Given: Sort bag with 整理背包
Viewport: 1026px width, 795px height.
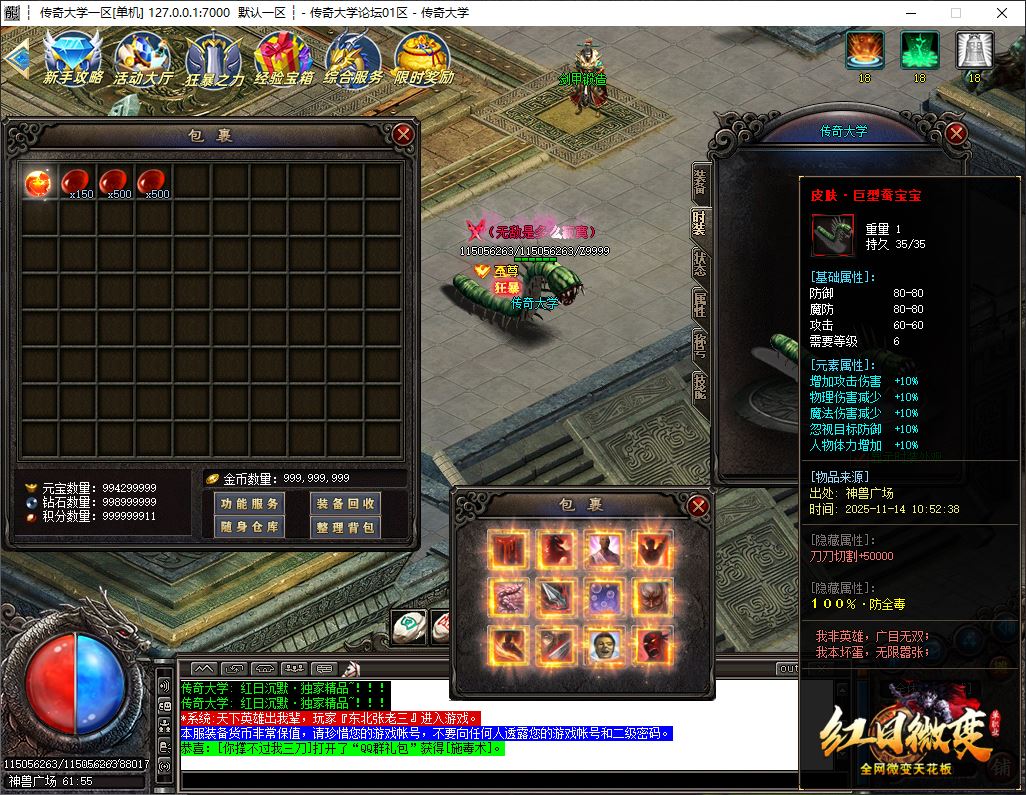Looking at the screenshot, I should (x=344, y=528).
